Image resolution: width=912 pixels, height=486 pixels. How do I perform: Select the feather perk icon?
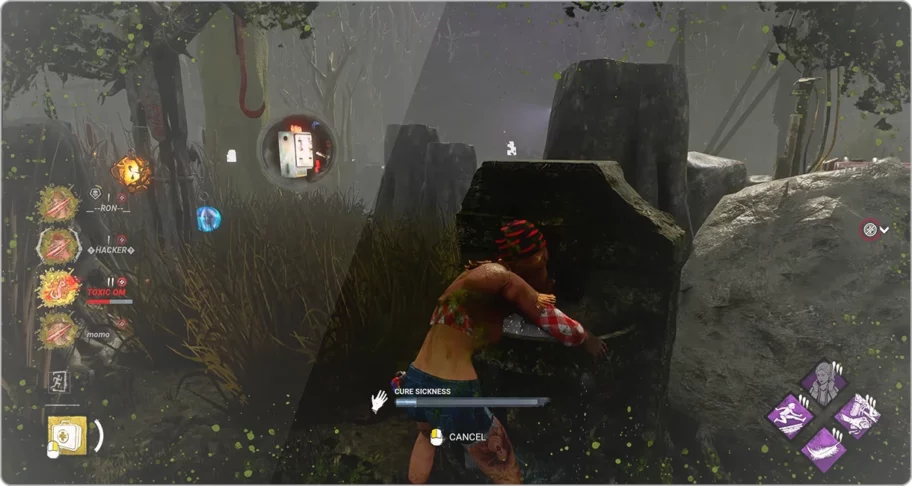(822, 448)
